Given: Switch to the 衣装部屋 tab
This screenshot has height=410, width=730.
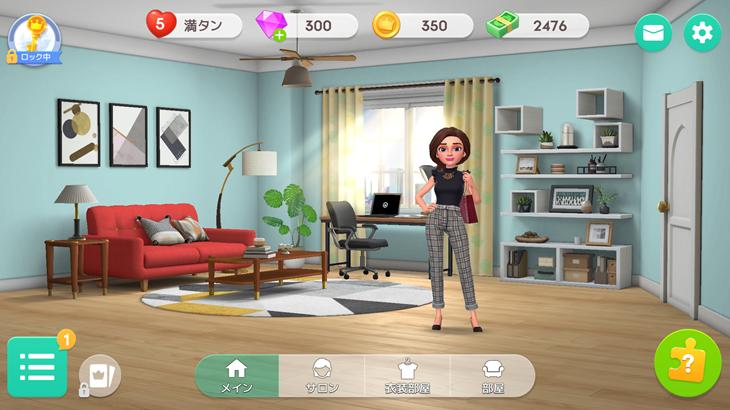Looking at the screenshot, I should point(408,376).
